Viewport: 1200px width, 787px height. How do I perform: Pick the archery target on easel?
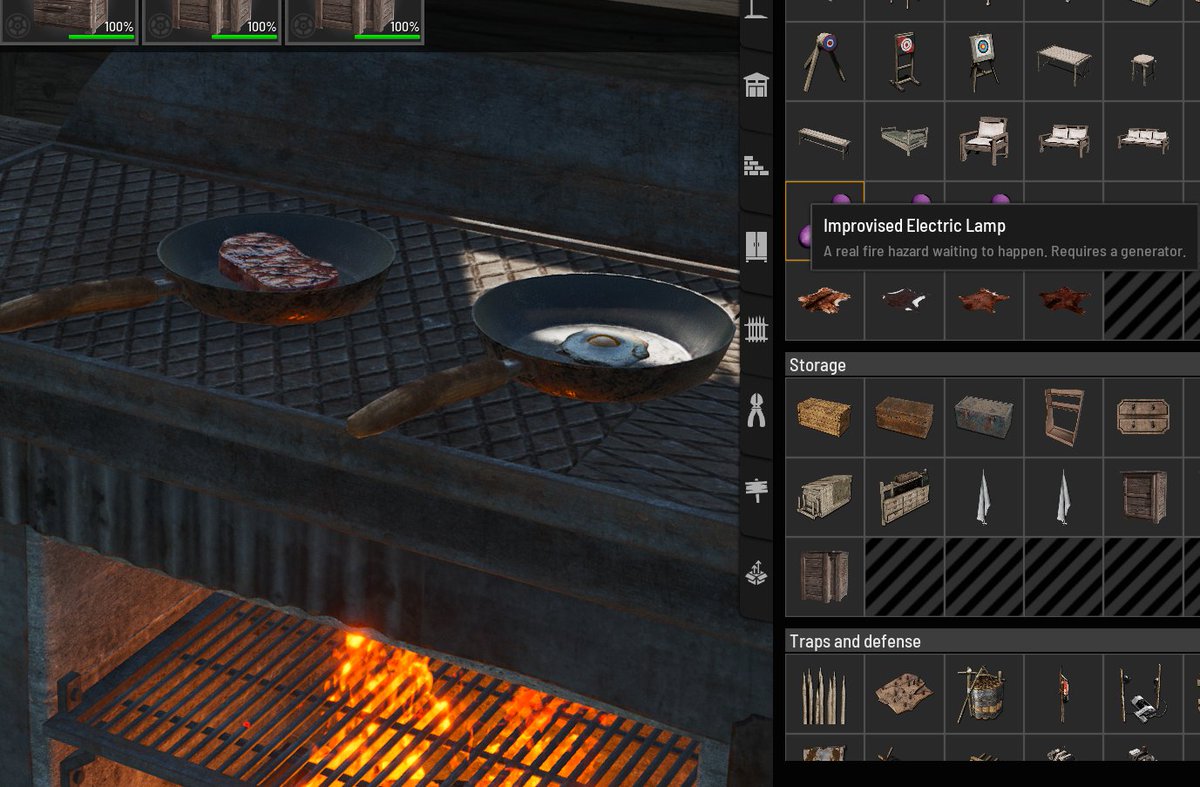coord(984,62)
